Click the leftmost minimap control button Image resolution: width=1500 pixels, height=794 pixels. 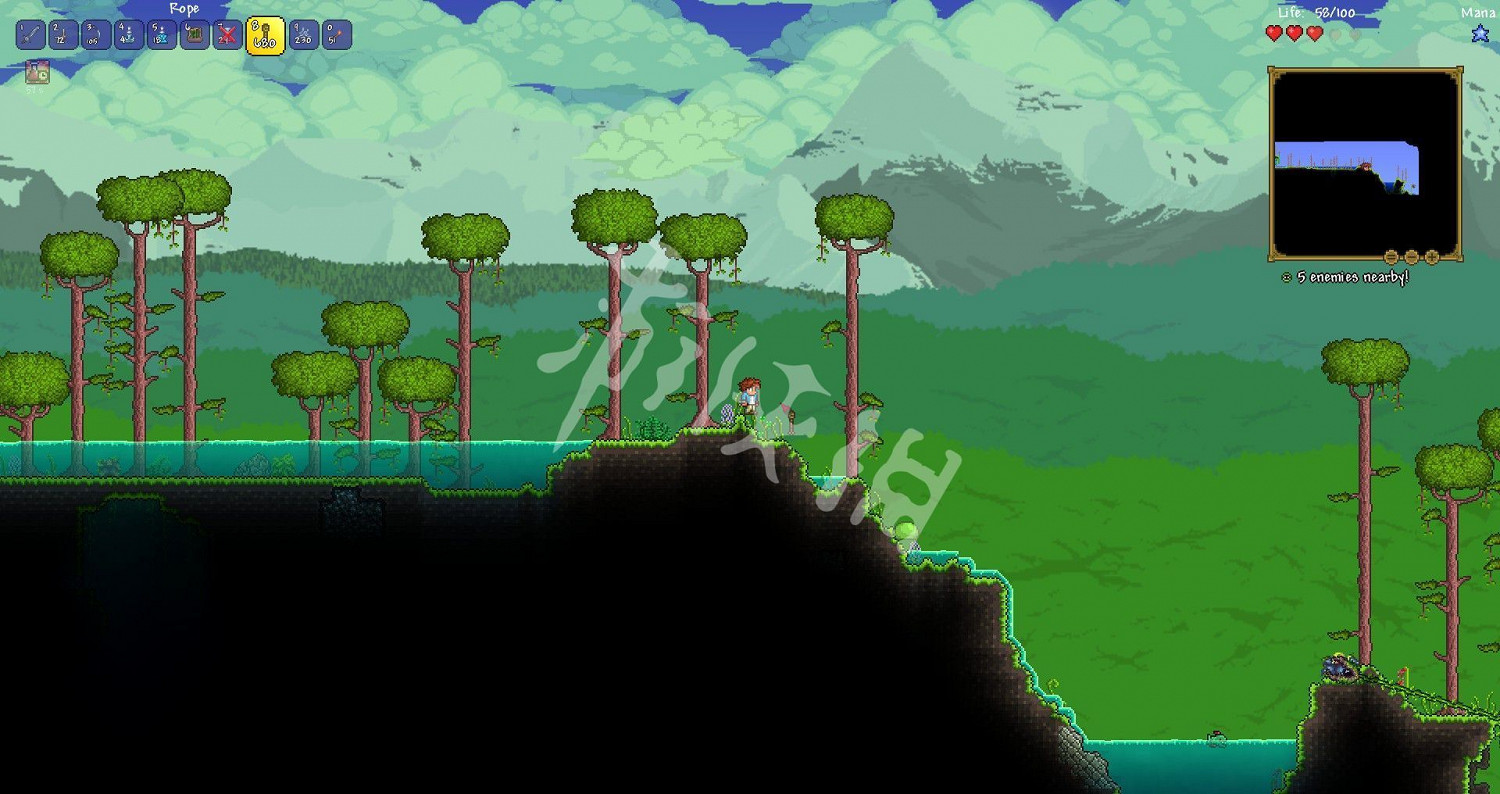point(1391,257)
